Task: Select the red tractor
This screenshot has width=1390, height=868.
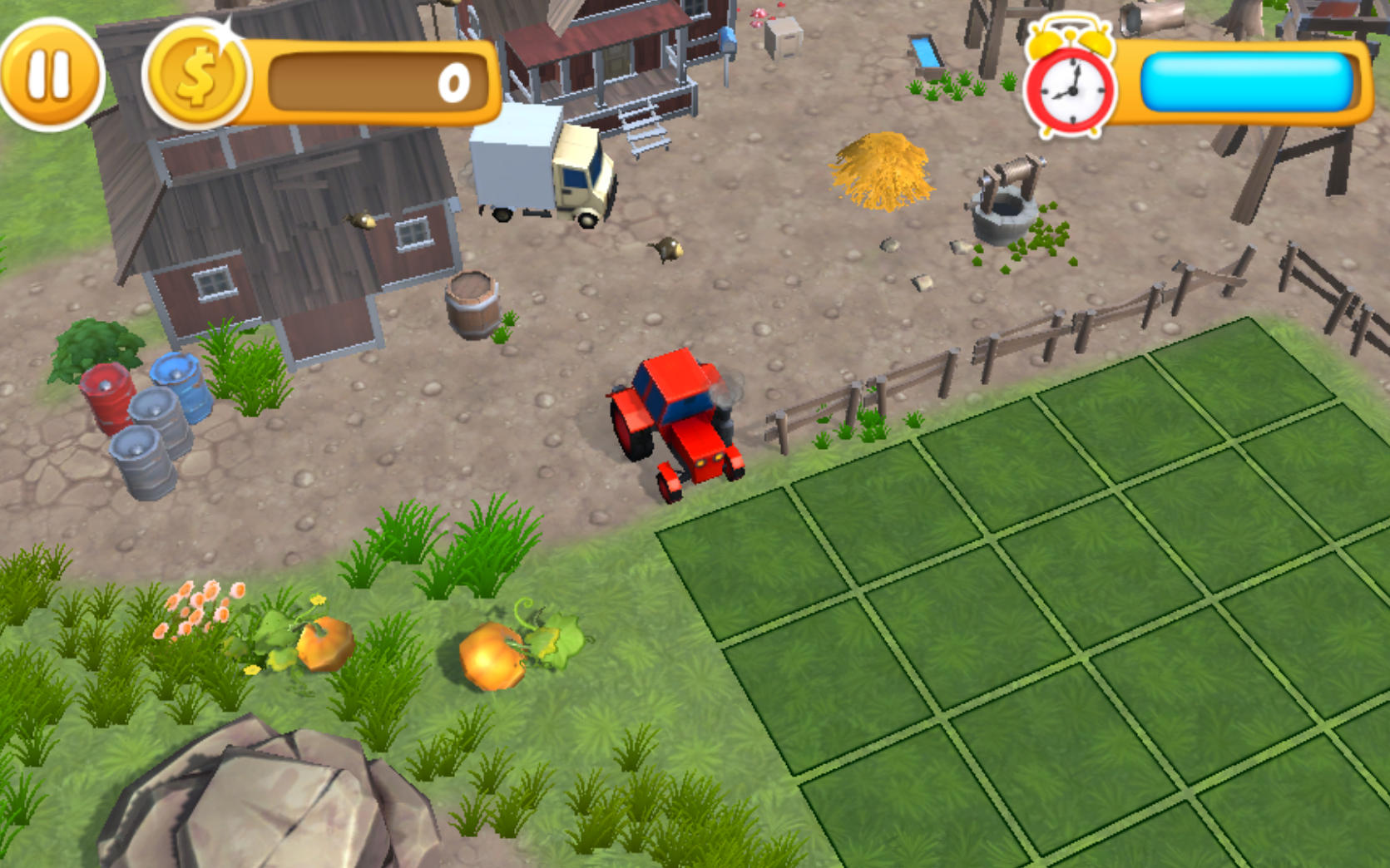Action: pyautogui.click(x=674, y=416)
